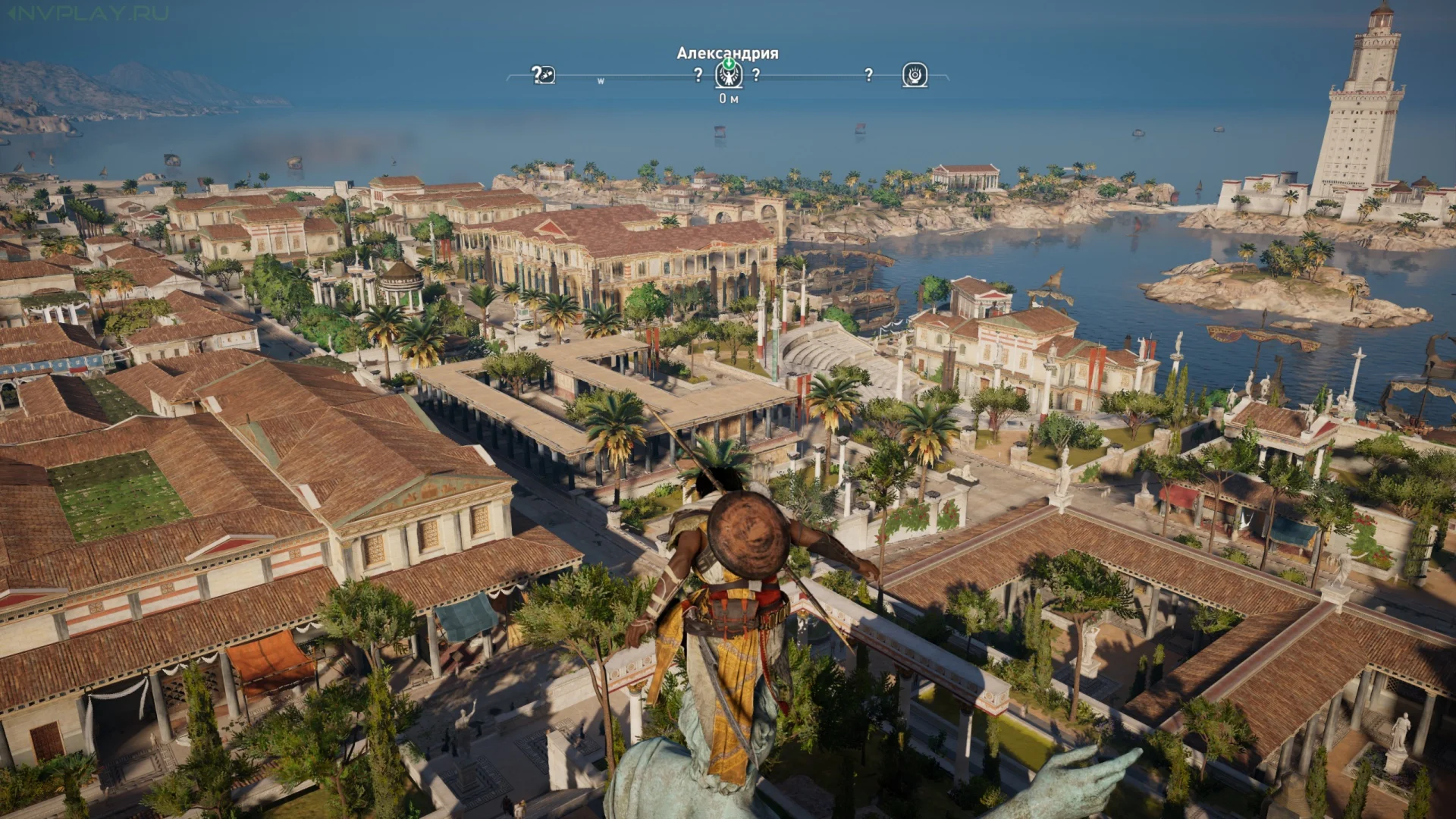Select the eye-and-hand location marker on the compass
This screenshot has width=1456, height=819.
(x=915, y=75)
